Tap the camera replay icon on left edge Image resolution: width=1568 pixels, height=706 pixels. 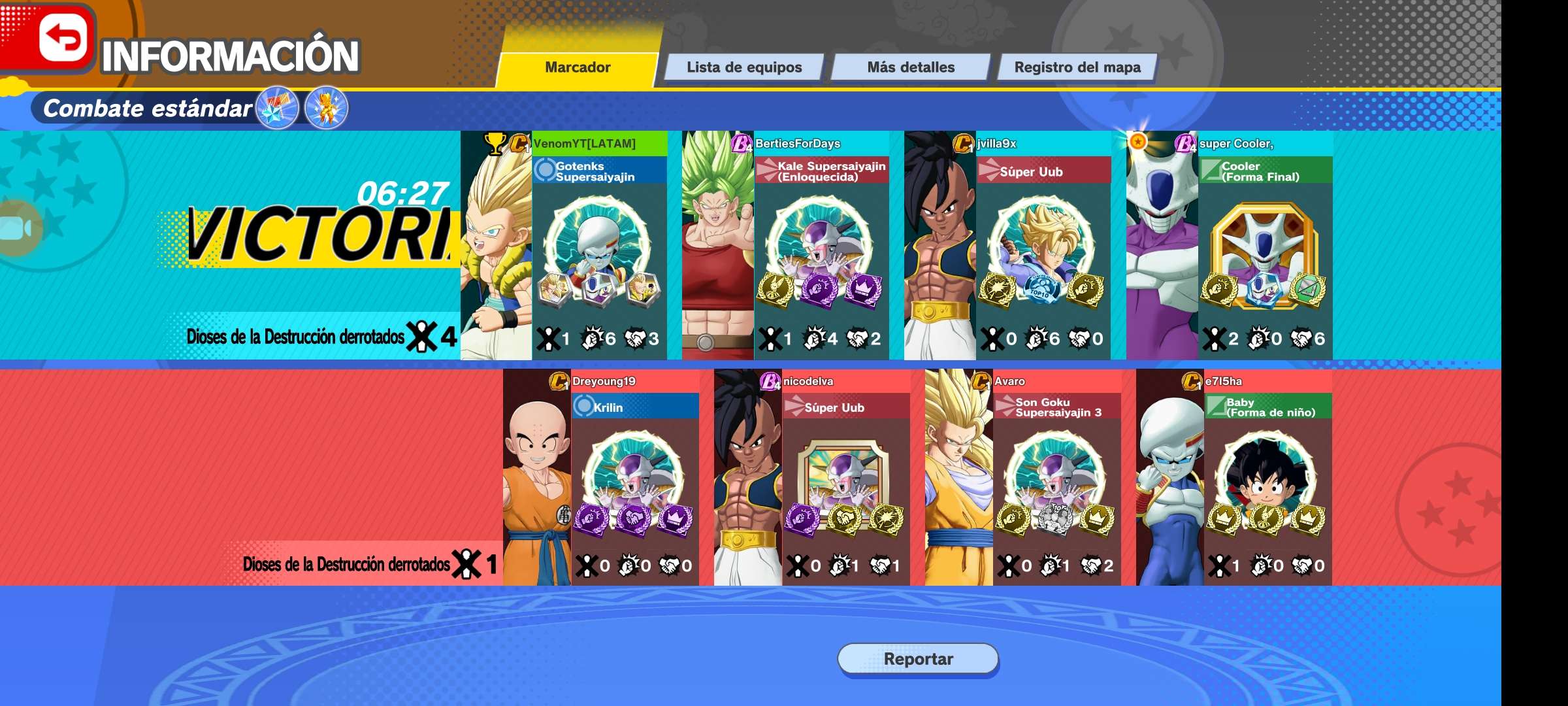pyautogui.click(x=16, y=229)
